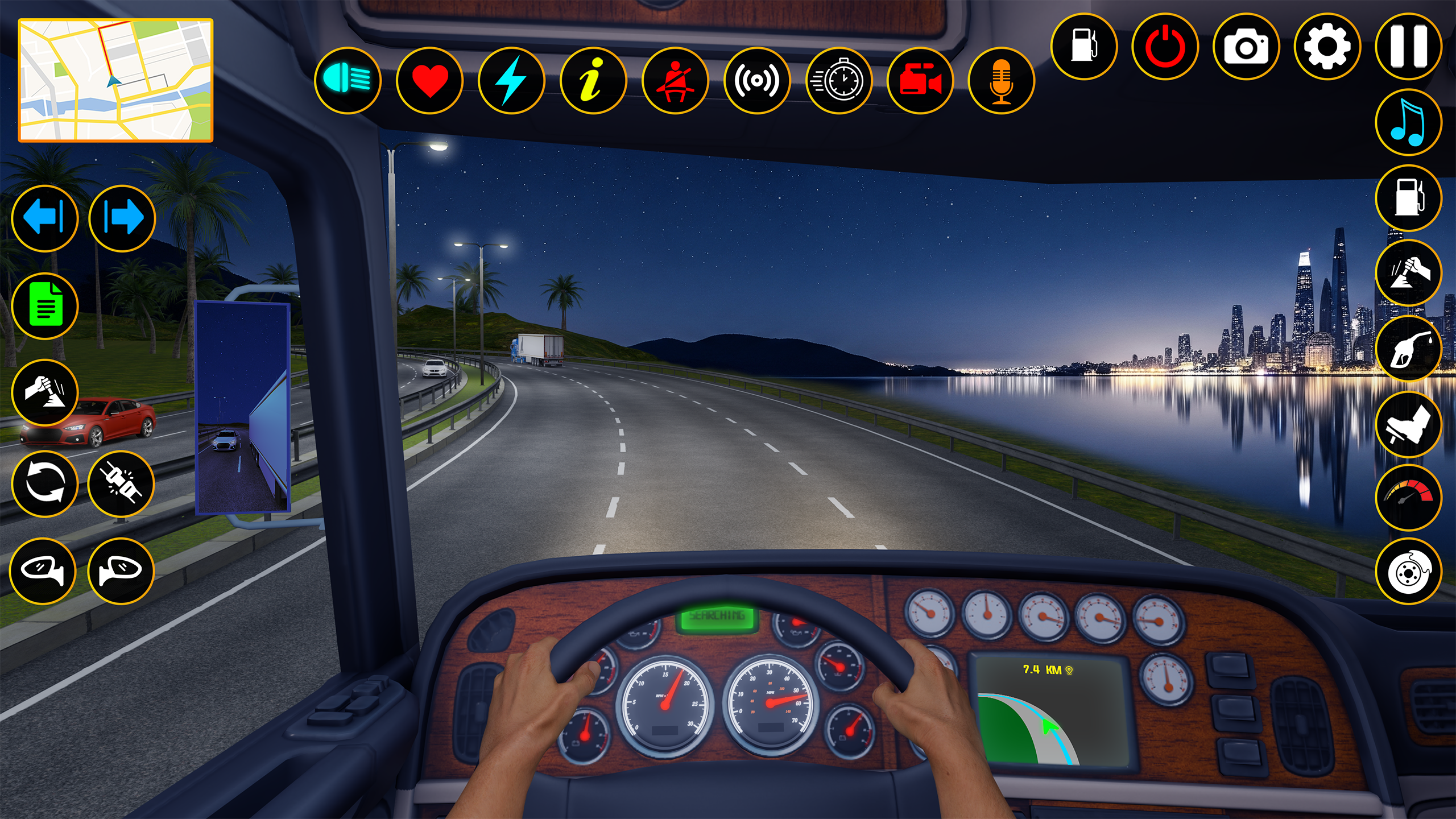This screenshot has width=1456, height=819.
Task: Open the job details document
Action: click(45, 307)
